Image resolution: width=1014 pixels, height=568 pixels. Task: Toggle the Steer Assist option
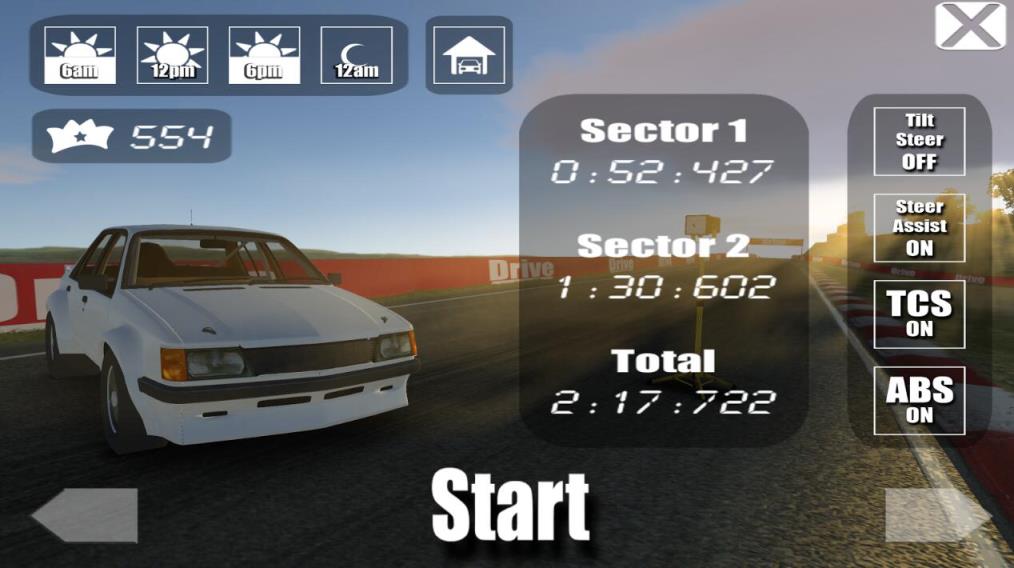pos(919,227)
